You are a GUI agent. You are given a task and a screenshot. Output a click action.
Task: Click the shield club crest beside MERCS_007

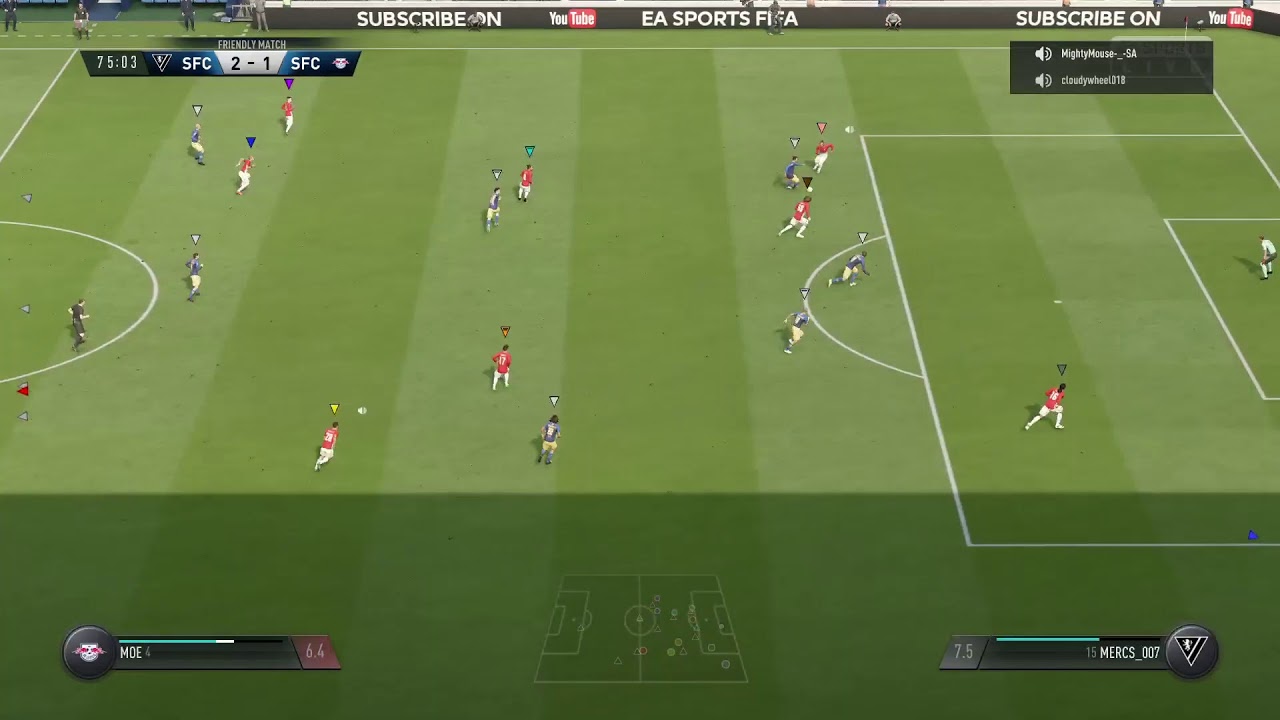1190,652
